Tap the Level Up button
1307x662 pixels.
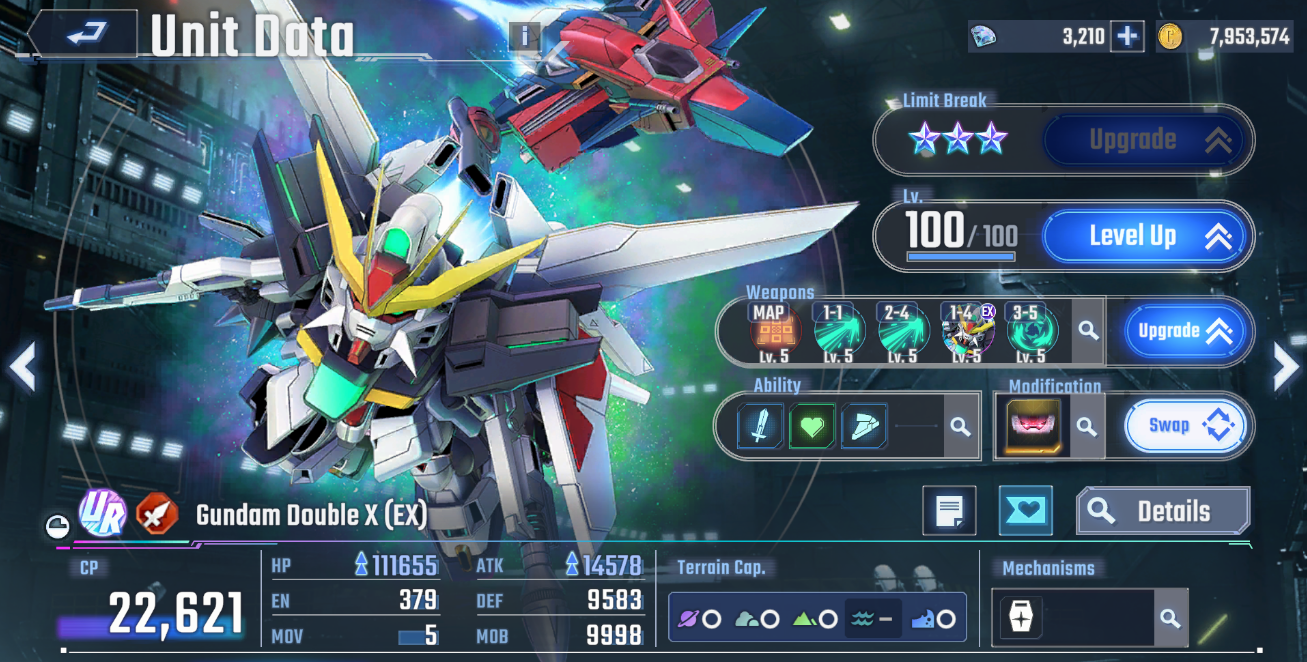pyautogui.click(x=1146, y=237)
